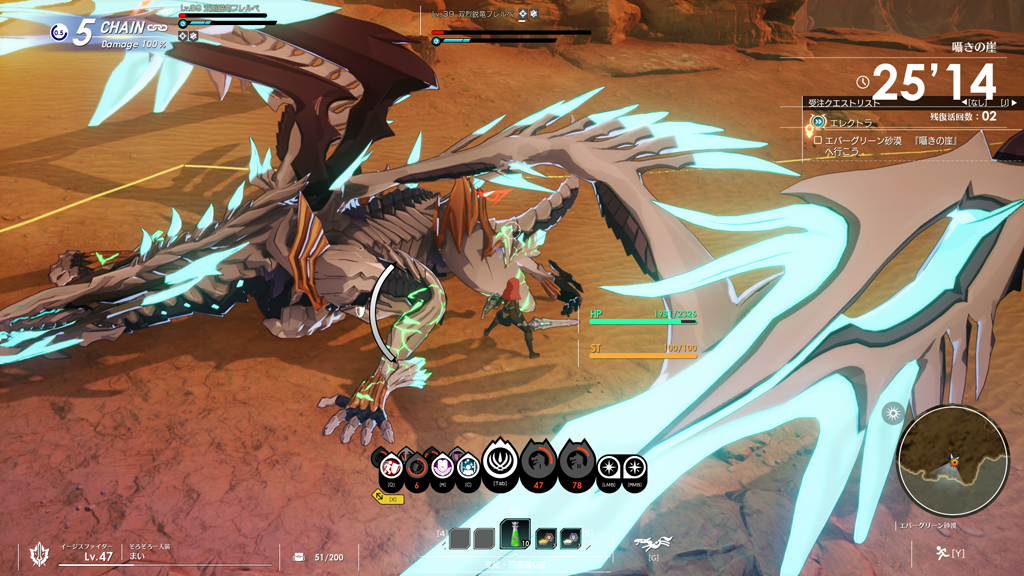Activate the red shield-charge skill

pos(392,466)
